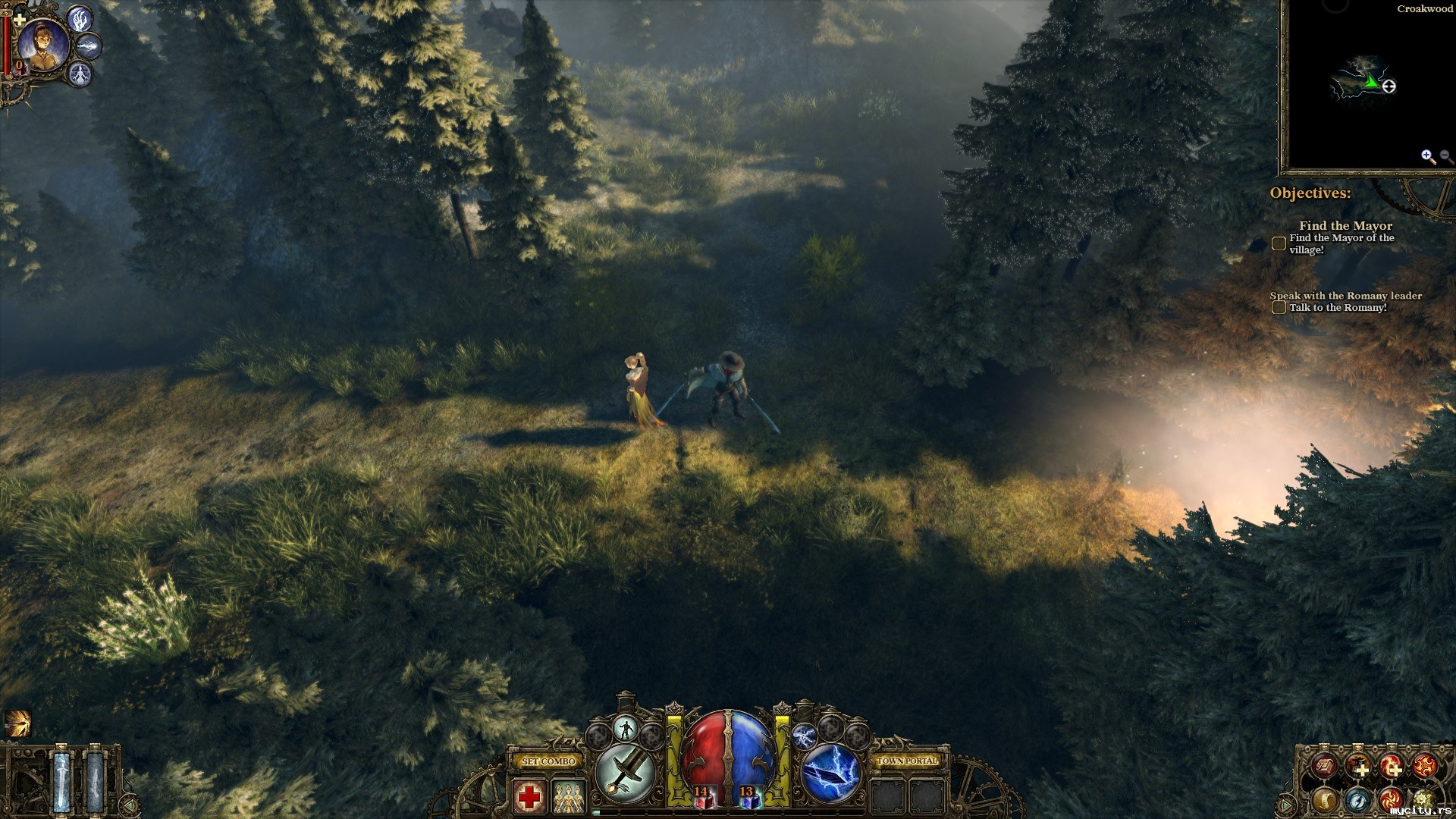Open Lady Katarina's companion portrait

click(x=42, y=45)
